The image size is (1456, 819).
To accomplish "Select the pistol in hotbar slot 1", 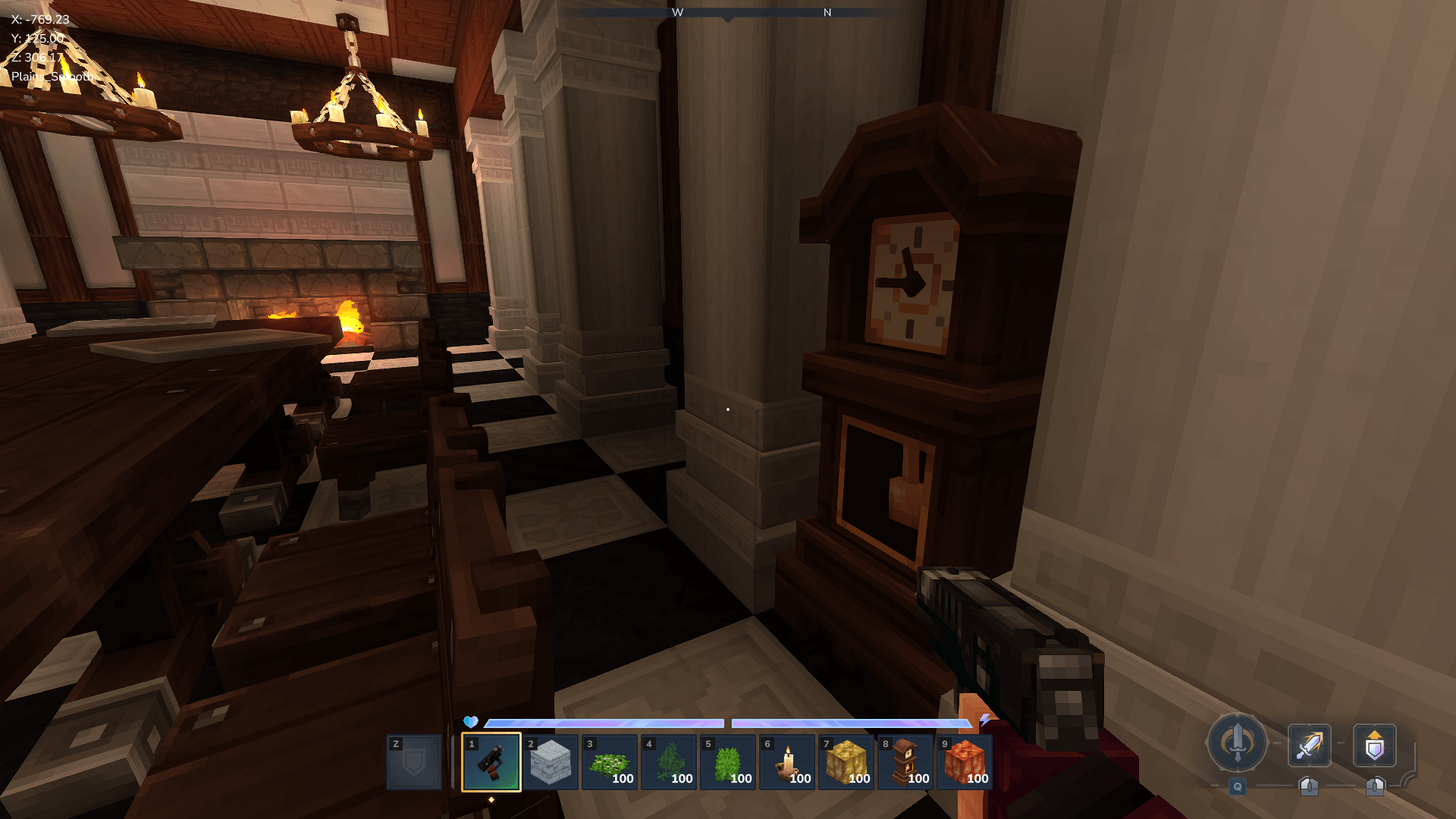I will click(491, 762).
